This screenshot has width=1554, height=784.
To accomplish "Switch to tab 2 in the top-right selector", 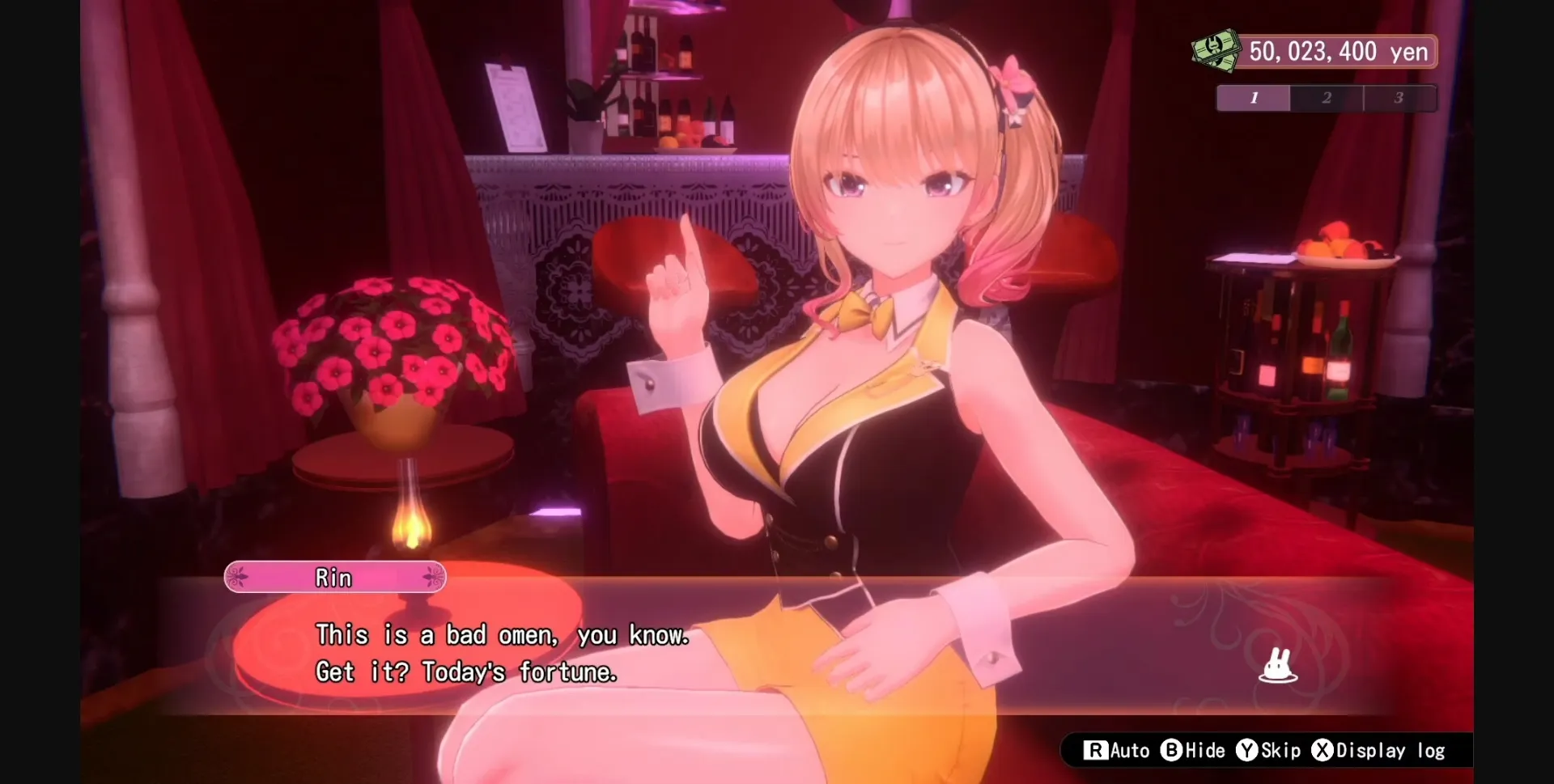I will click(x=1327, y=98).
